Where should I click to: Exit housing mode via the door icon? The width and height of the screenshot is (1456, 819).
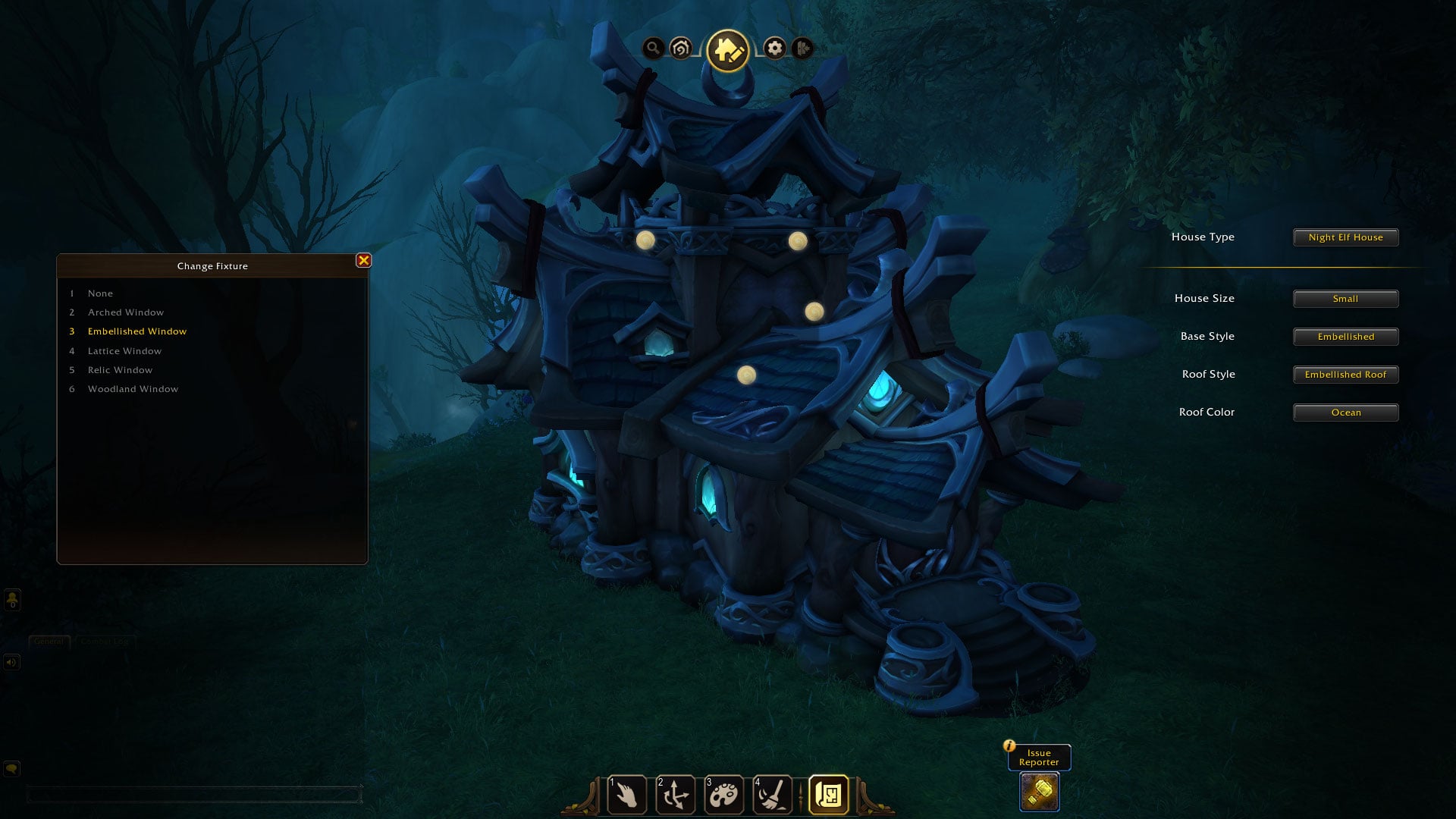coord(802,49)
